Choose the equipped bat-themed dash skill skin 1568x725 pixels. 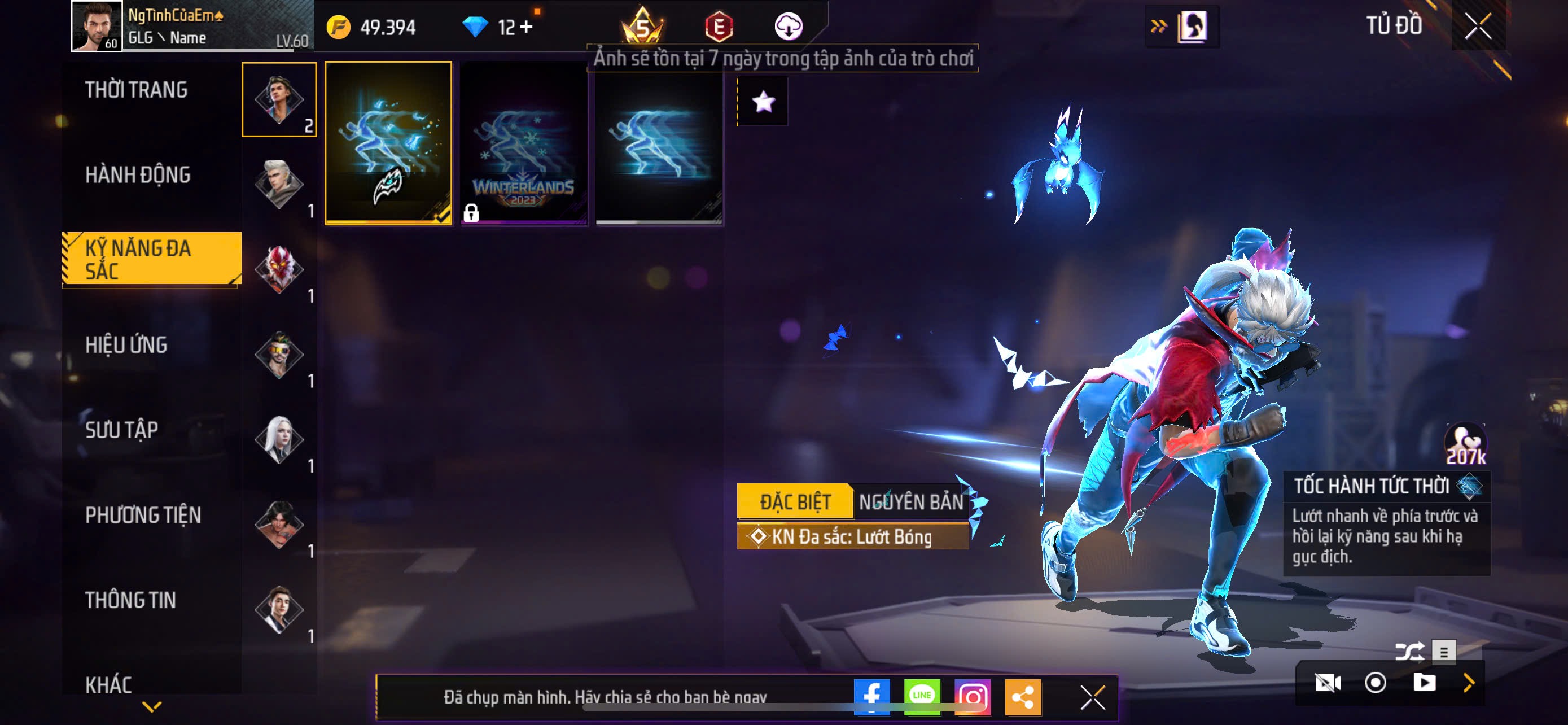pyautogui.click(x=388, y=143)
